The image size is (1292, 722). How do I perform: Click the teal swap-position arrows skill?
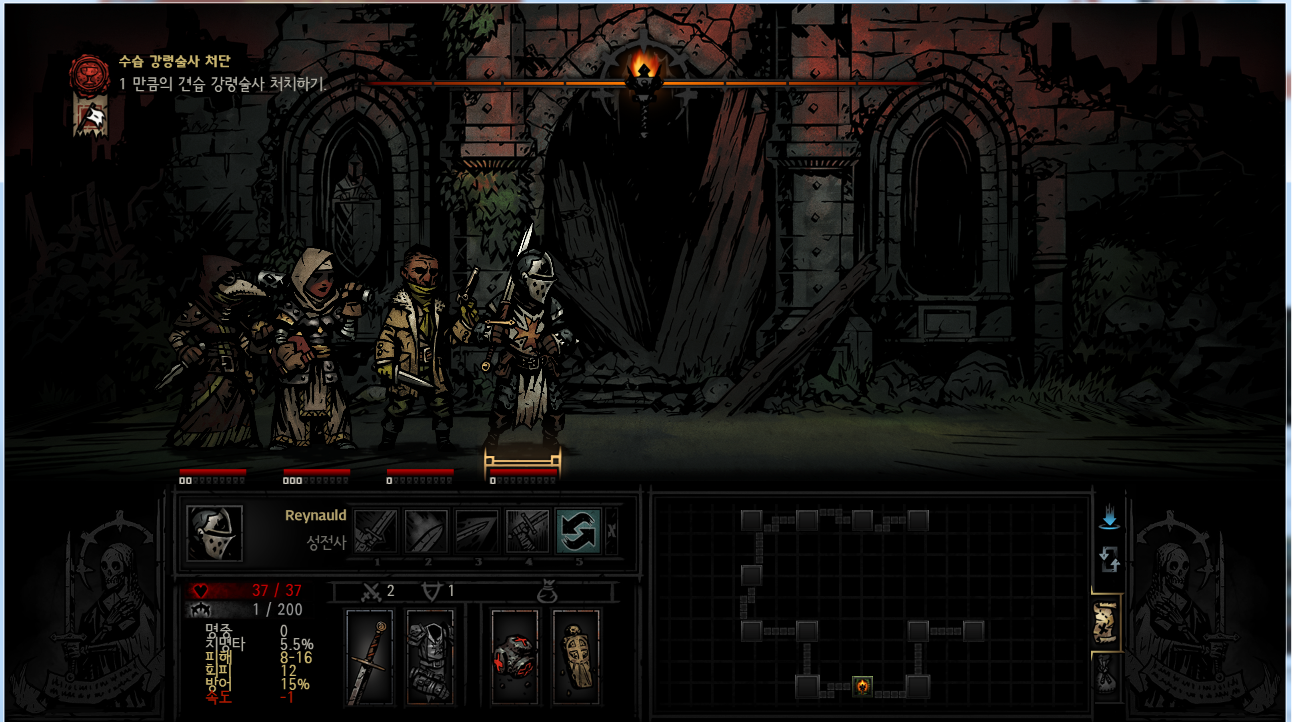578,531
